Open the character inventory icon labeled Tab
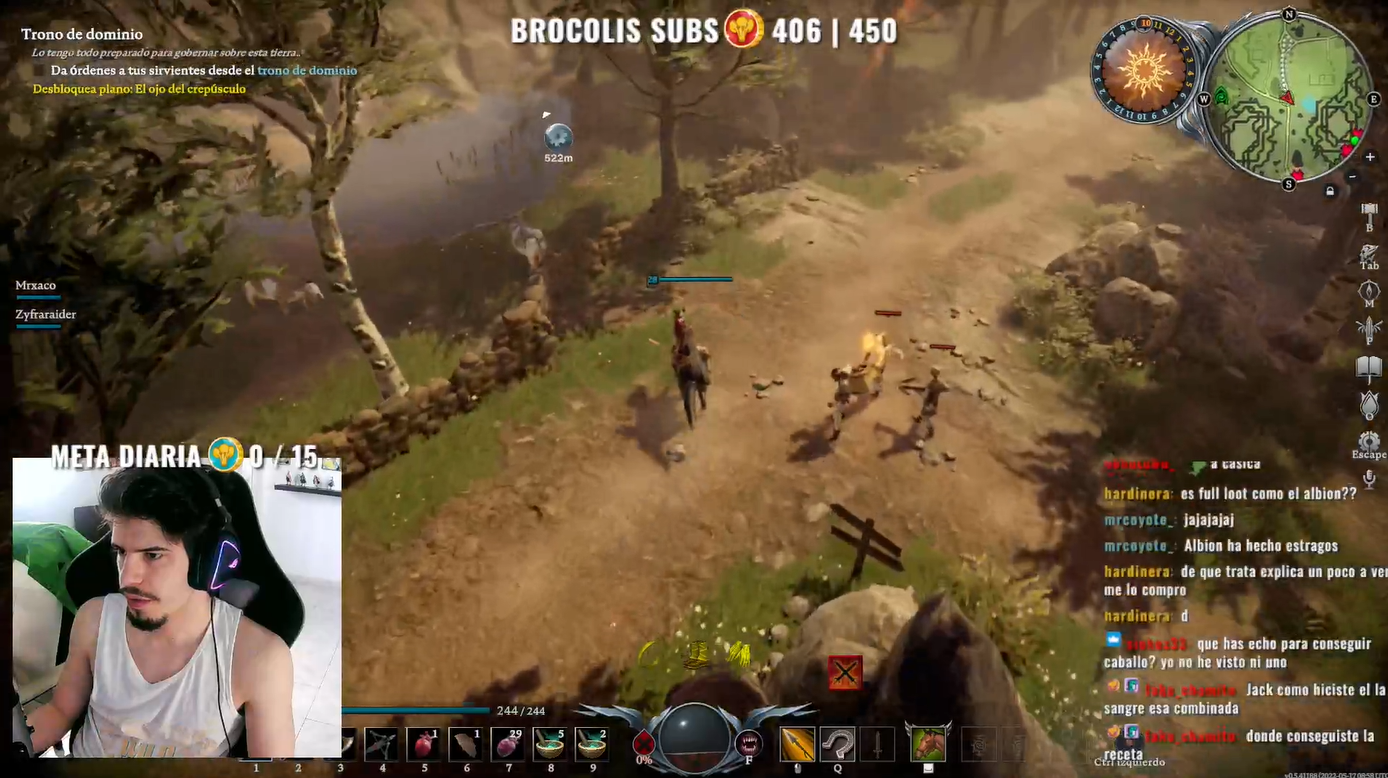 pyautogui.click(x=1369, y=252)
